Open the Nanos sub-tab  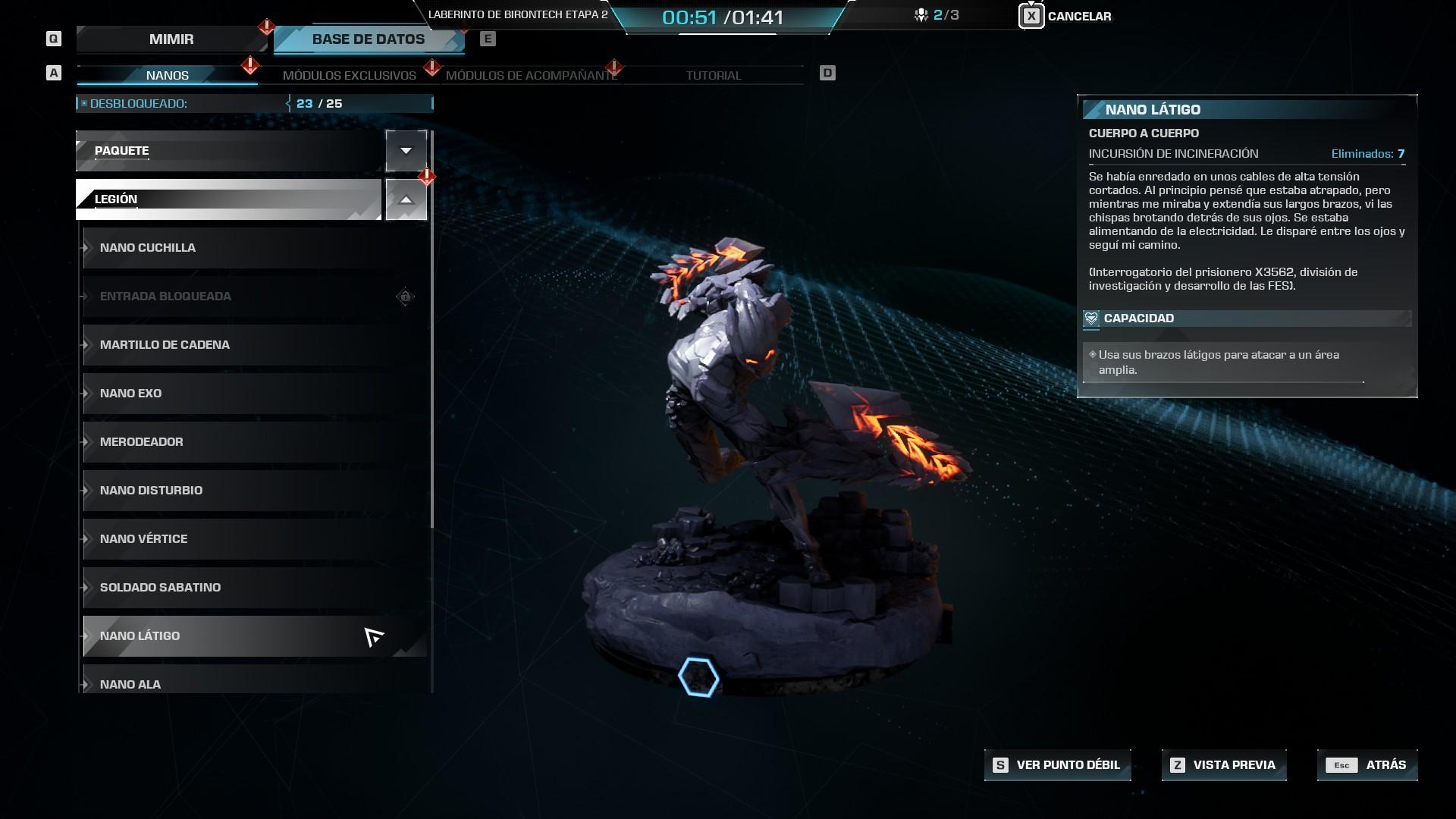167,75
